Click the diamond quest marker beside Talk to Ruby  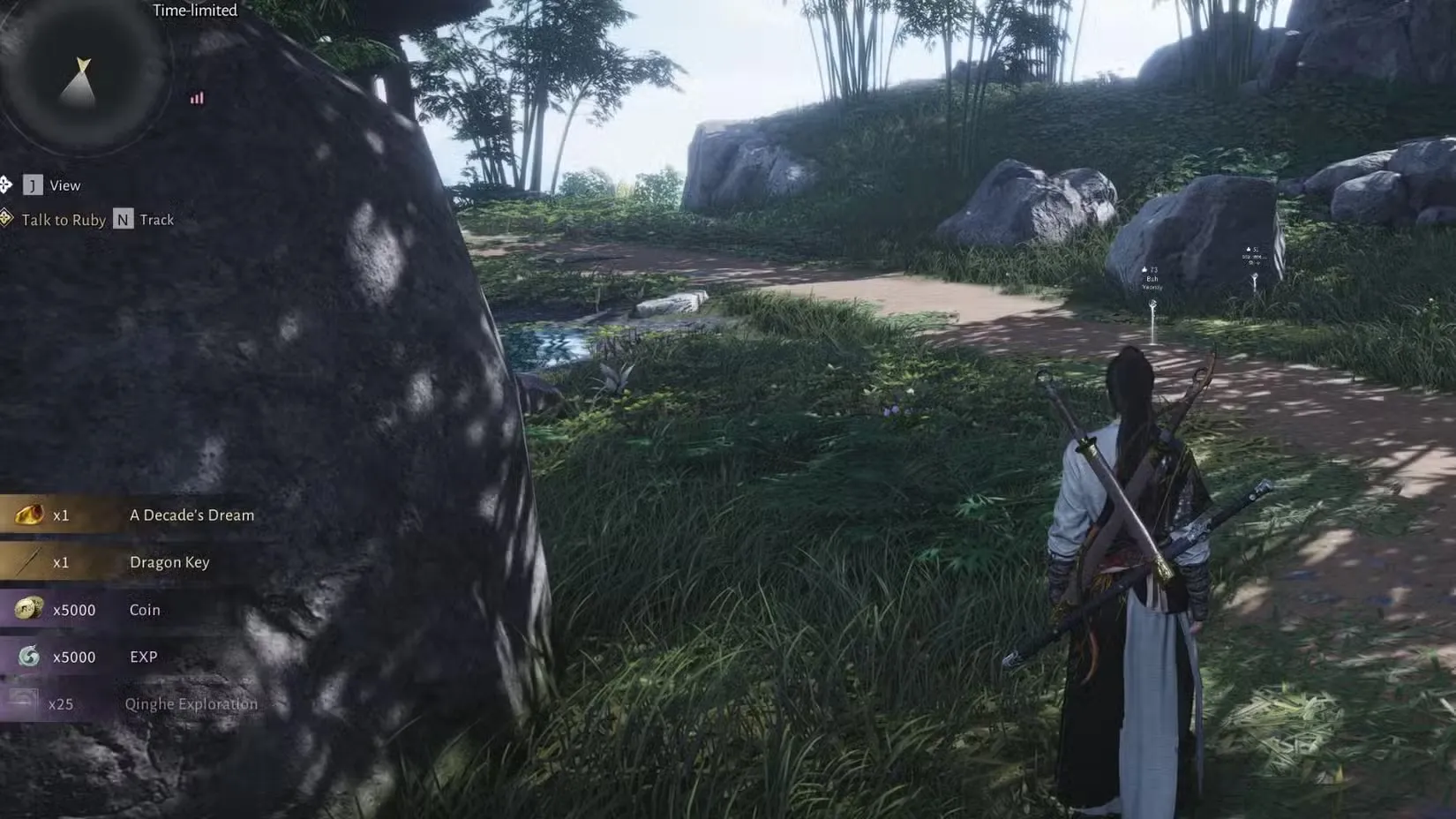[7, 219]
